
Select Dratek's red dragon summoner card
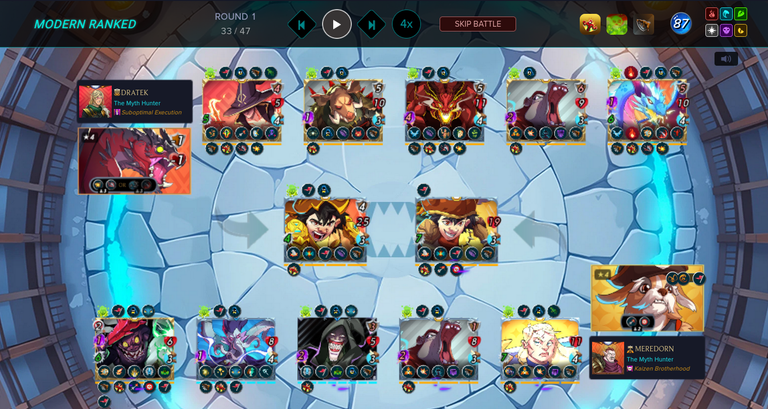point(134,160)
